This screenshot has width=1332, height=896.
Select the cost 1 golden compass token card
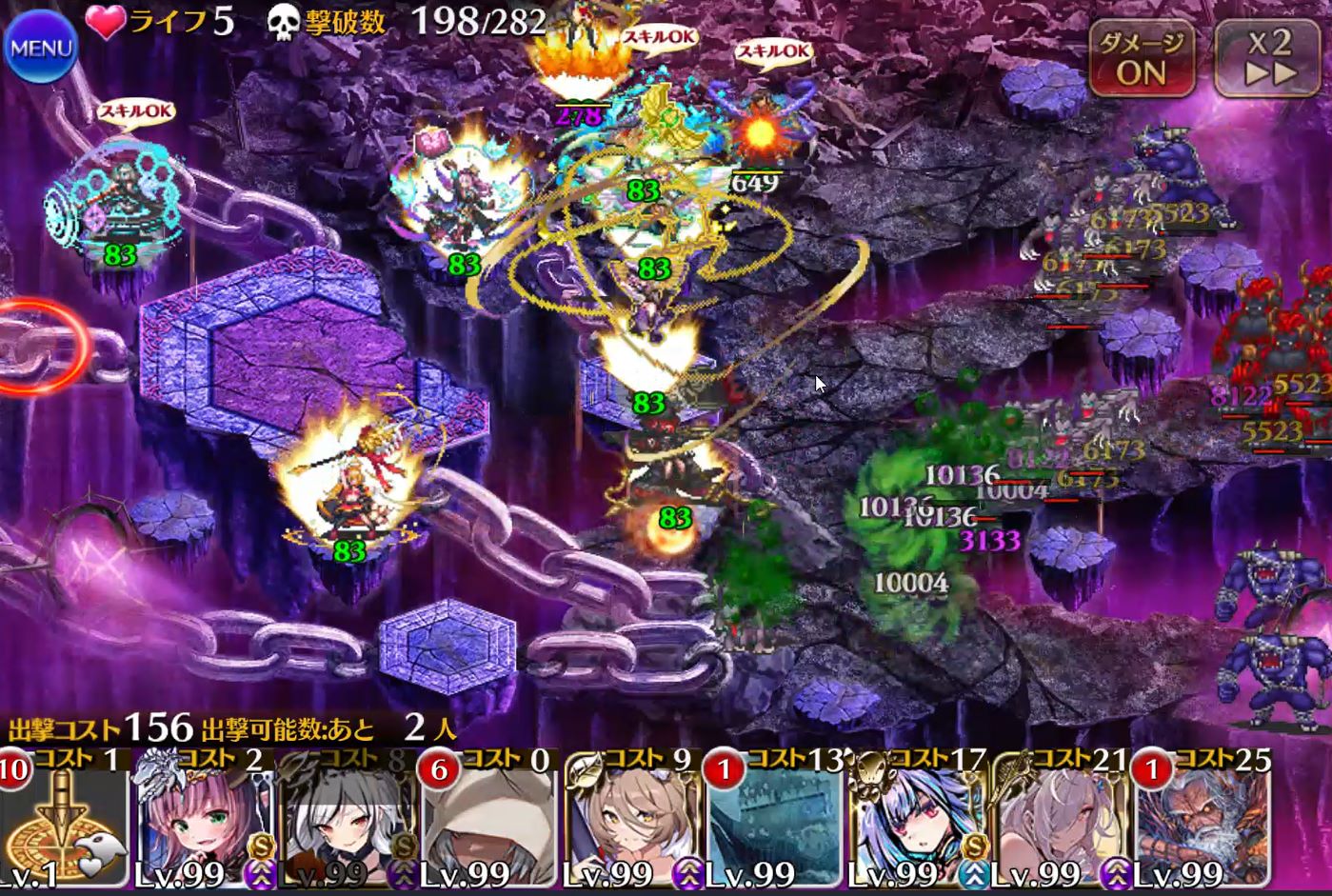63,821
